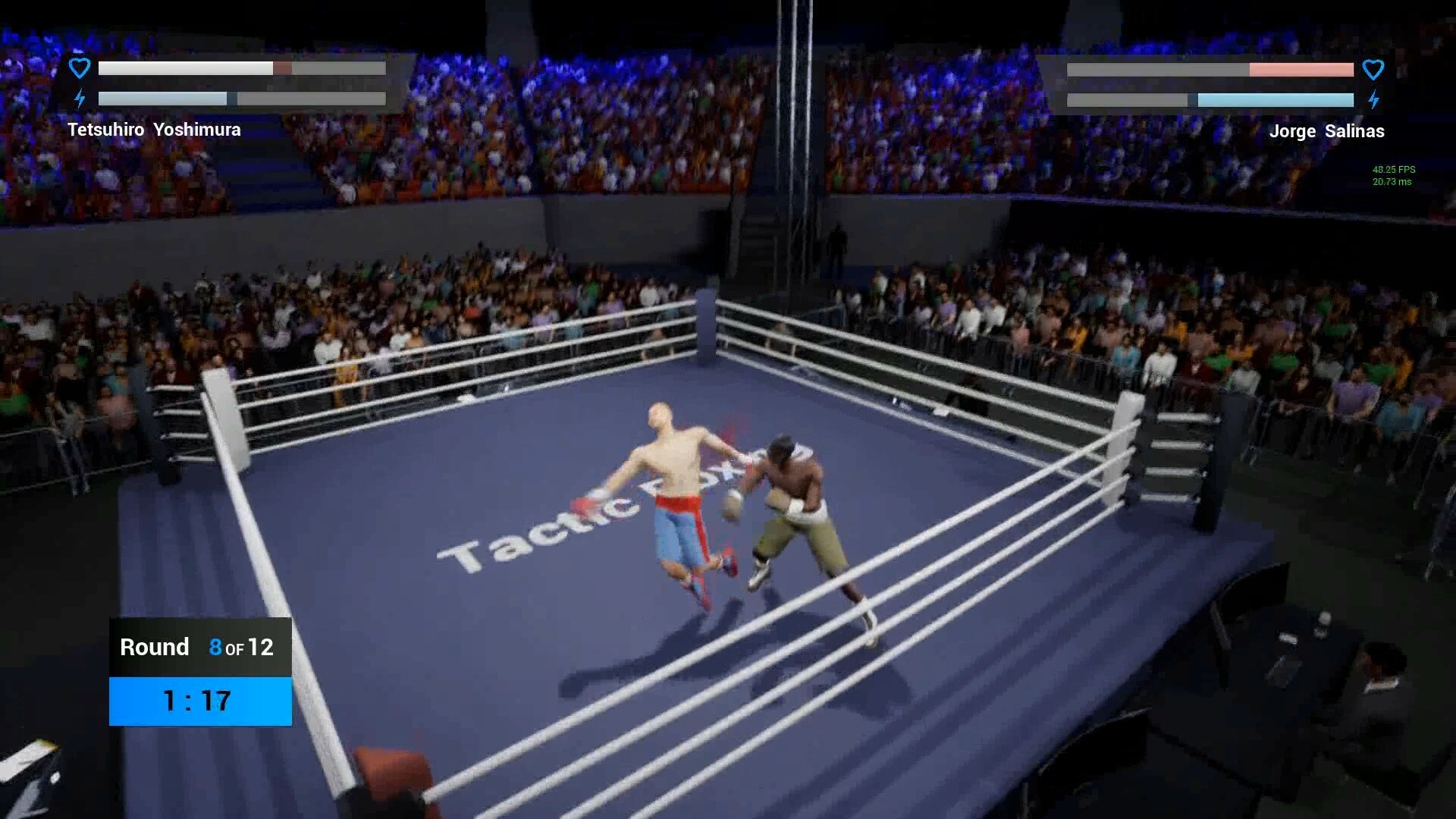This screenshot has width=1456, height=819.
Task: Click Yoshimura's damaged health bar segment
Action: 282,68
